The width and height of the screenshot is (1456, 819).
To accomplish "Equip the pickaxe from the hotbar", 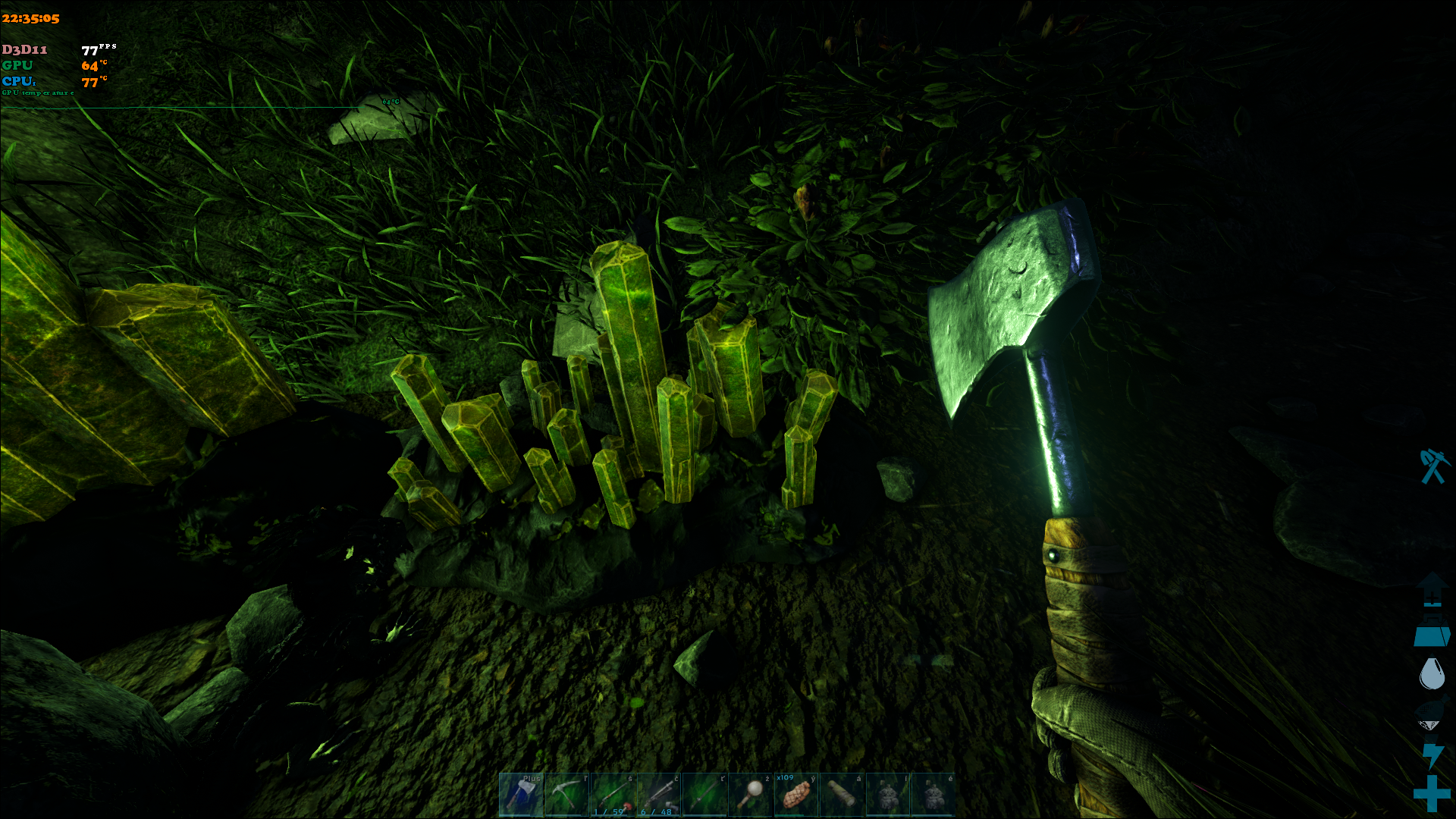I will pos(566,794).
